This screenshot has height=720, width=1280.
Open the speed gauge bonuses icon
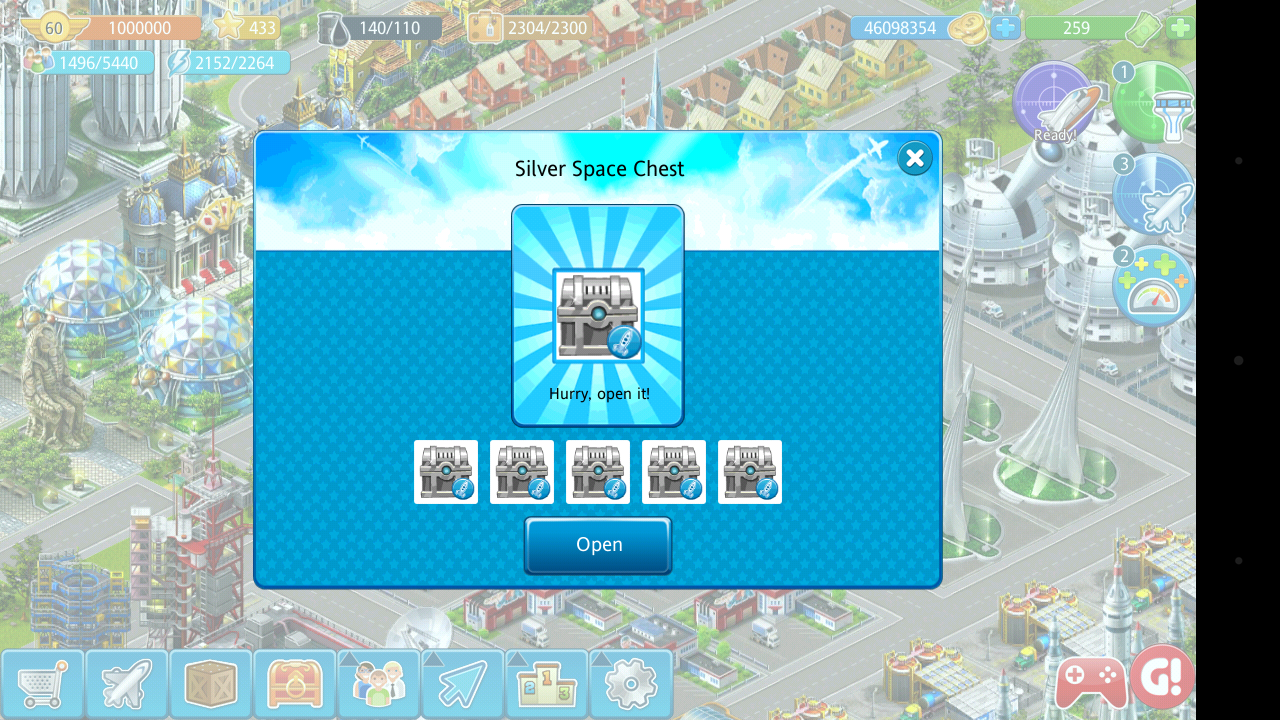pos(1156,287)
